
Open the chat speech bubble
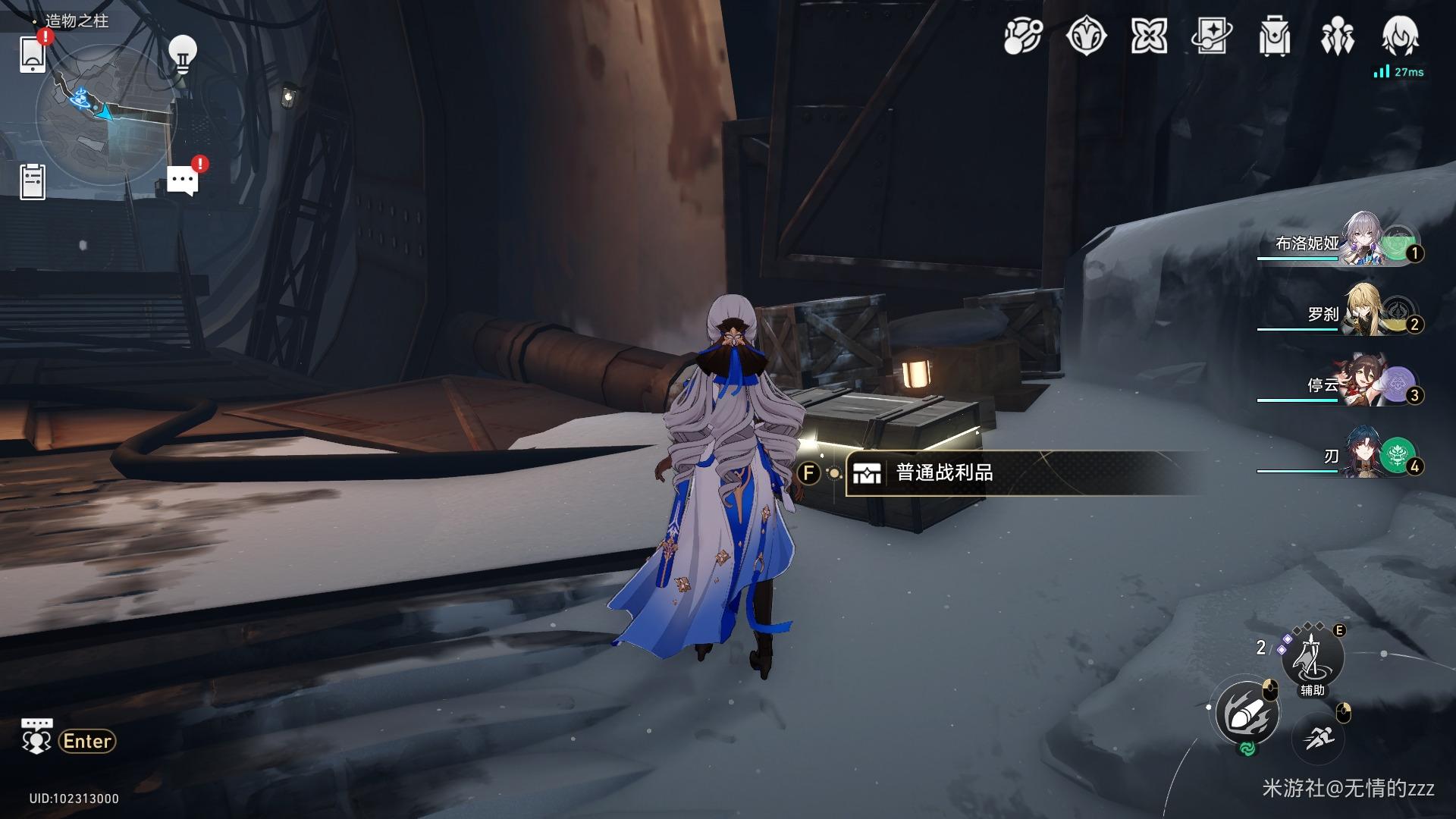click(x=182, y=181)
